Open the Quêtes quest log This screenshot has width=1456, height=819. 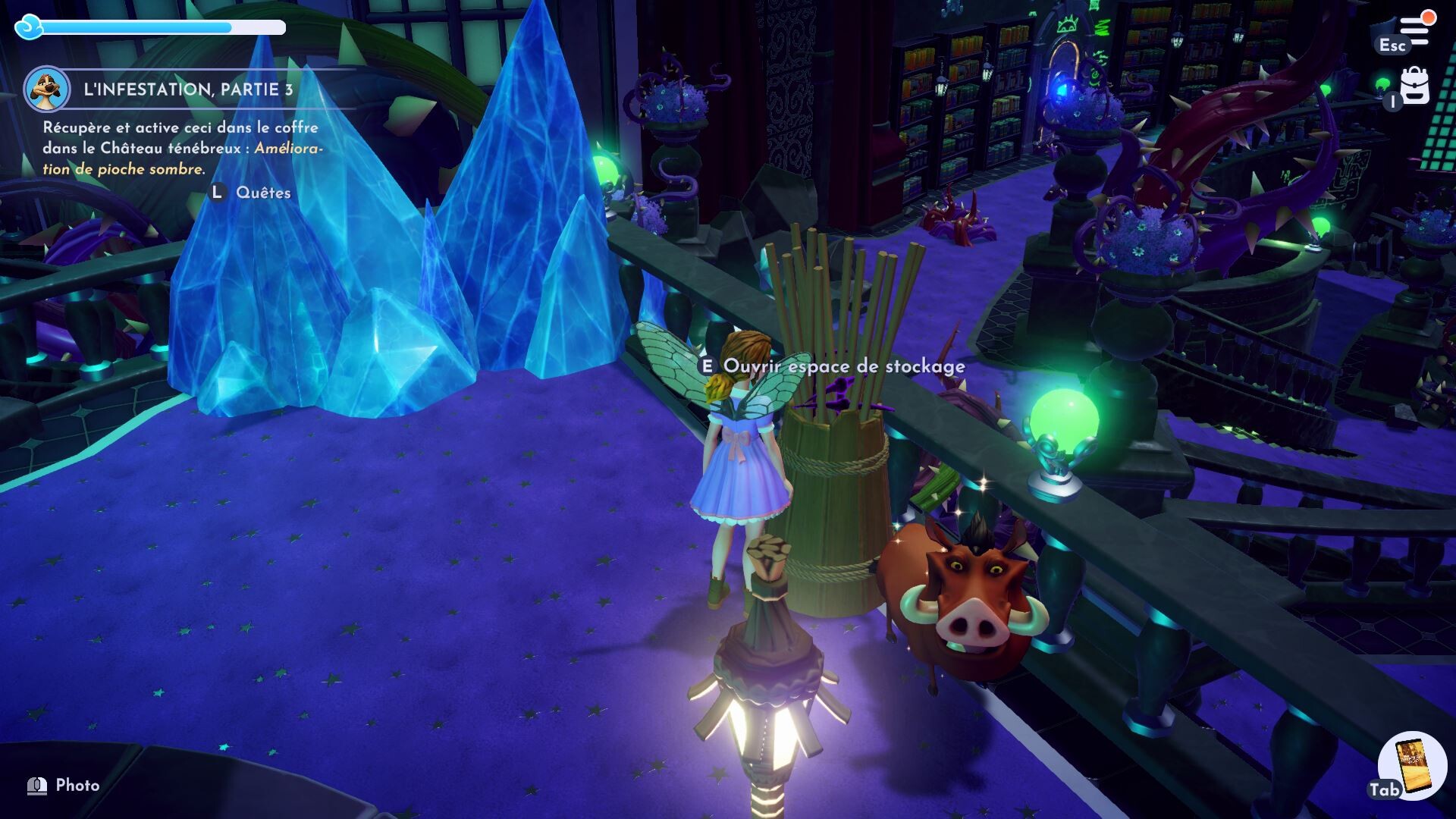point(262,193)
